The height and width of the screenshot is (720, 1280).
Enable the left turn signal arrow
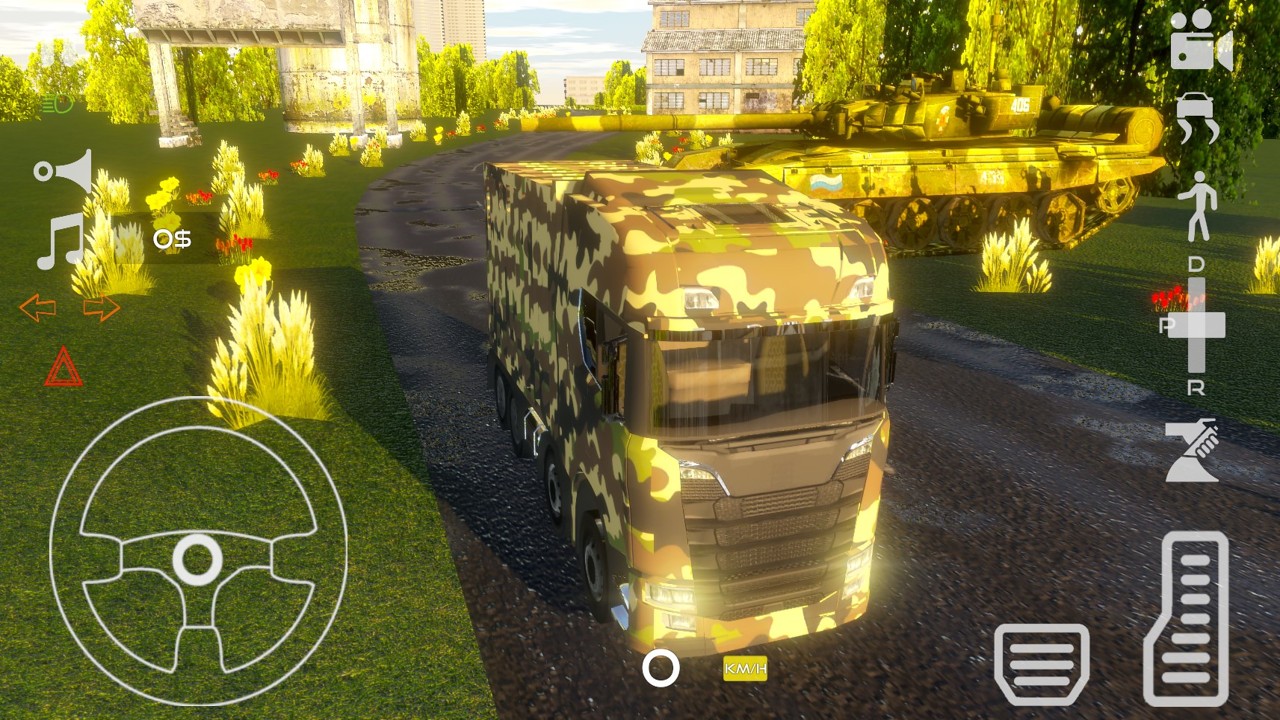tap(37, 306)
